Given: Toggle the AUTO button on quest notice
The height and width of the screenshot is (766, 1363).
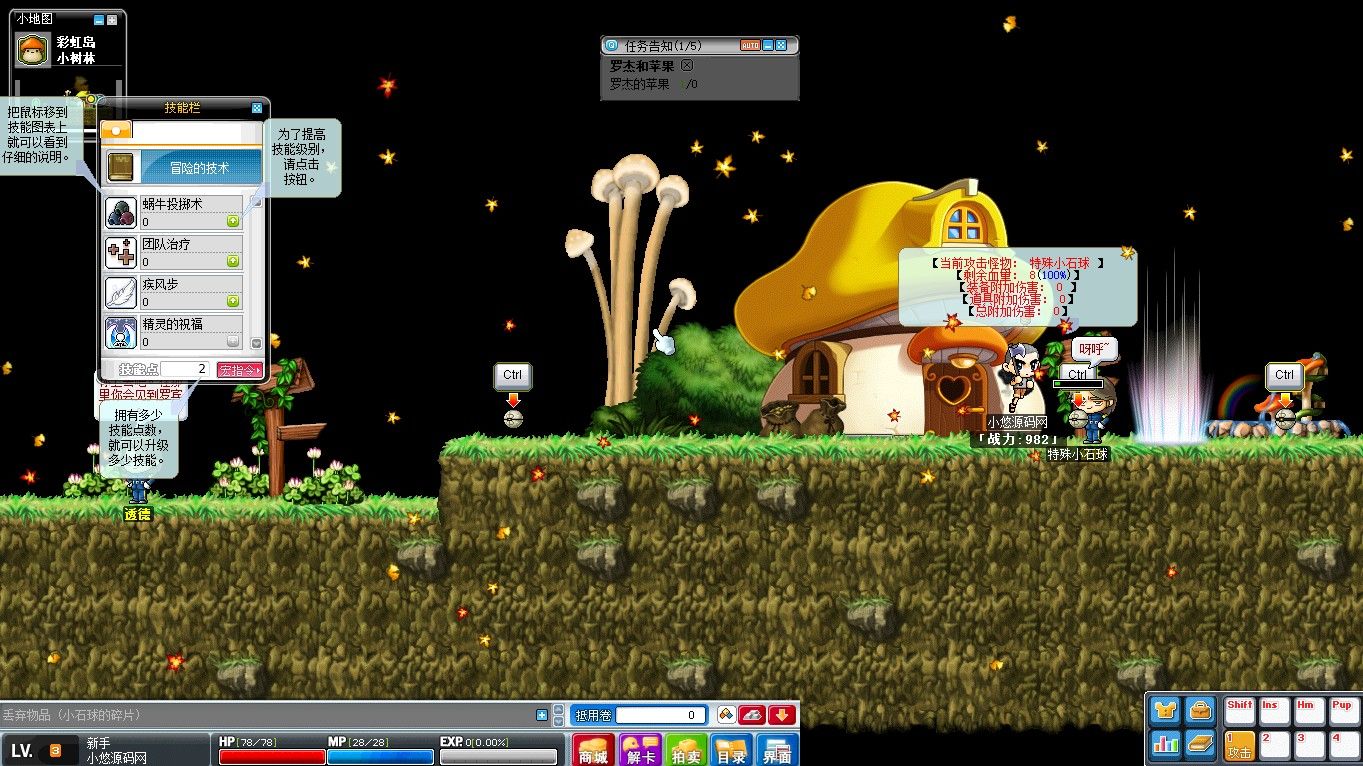Looking at the screenshot, I should [750, 45].
